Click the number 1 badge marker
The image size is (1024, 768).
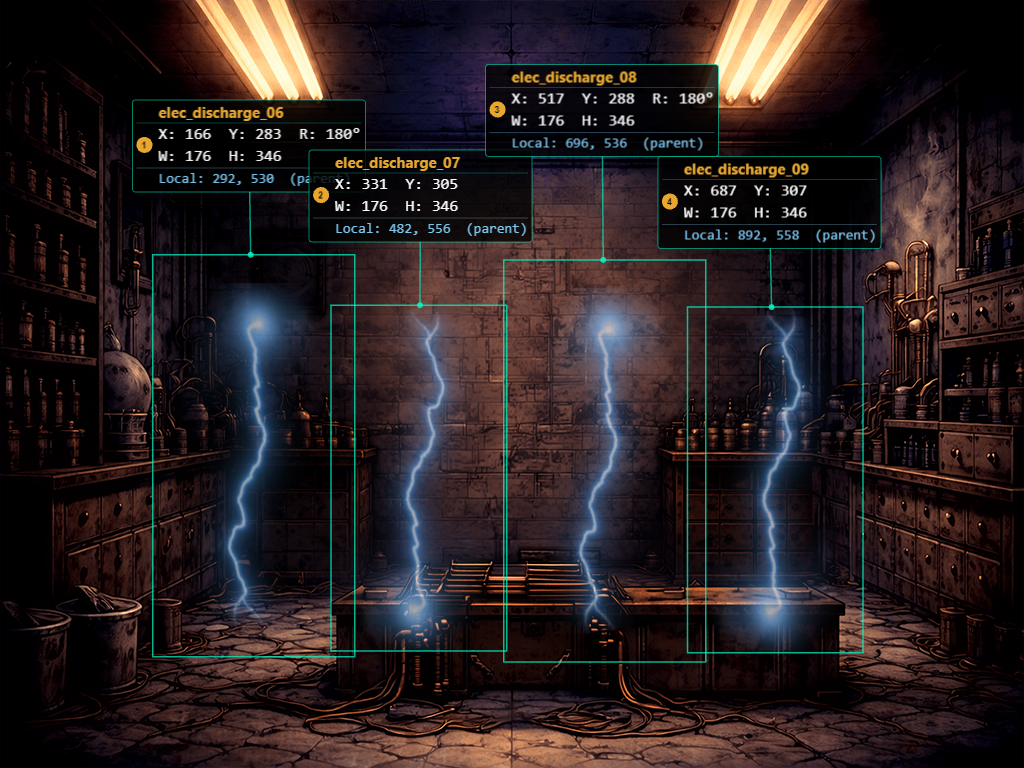(145, 145)
